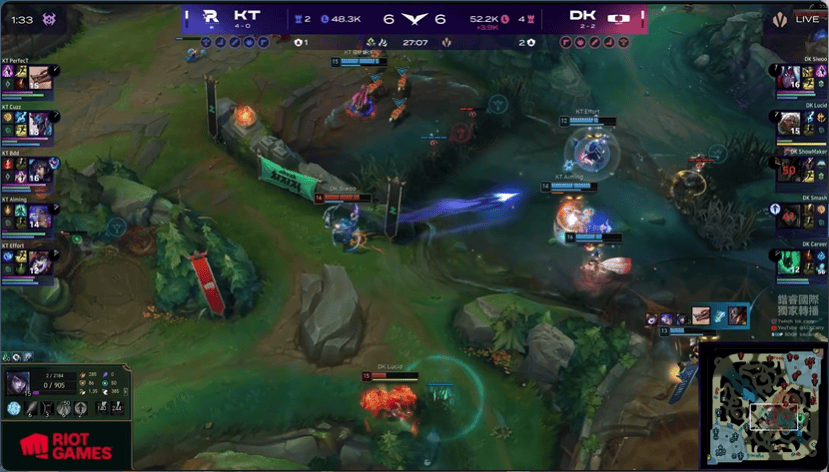Click the LIVE indicator
Image resolution: width=829 pixels, height=472 pixels.
(806, 19)
